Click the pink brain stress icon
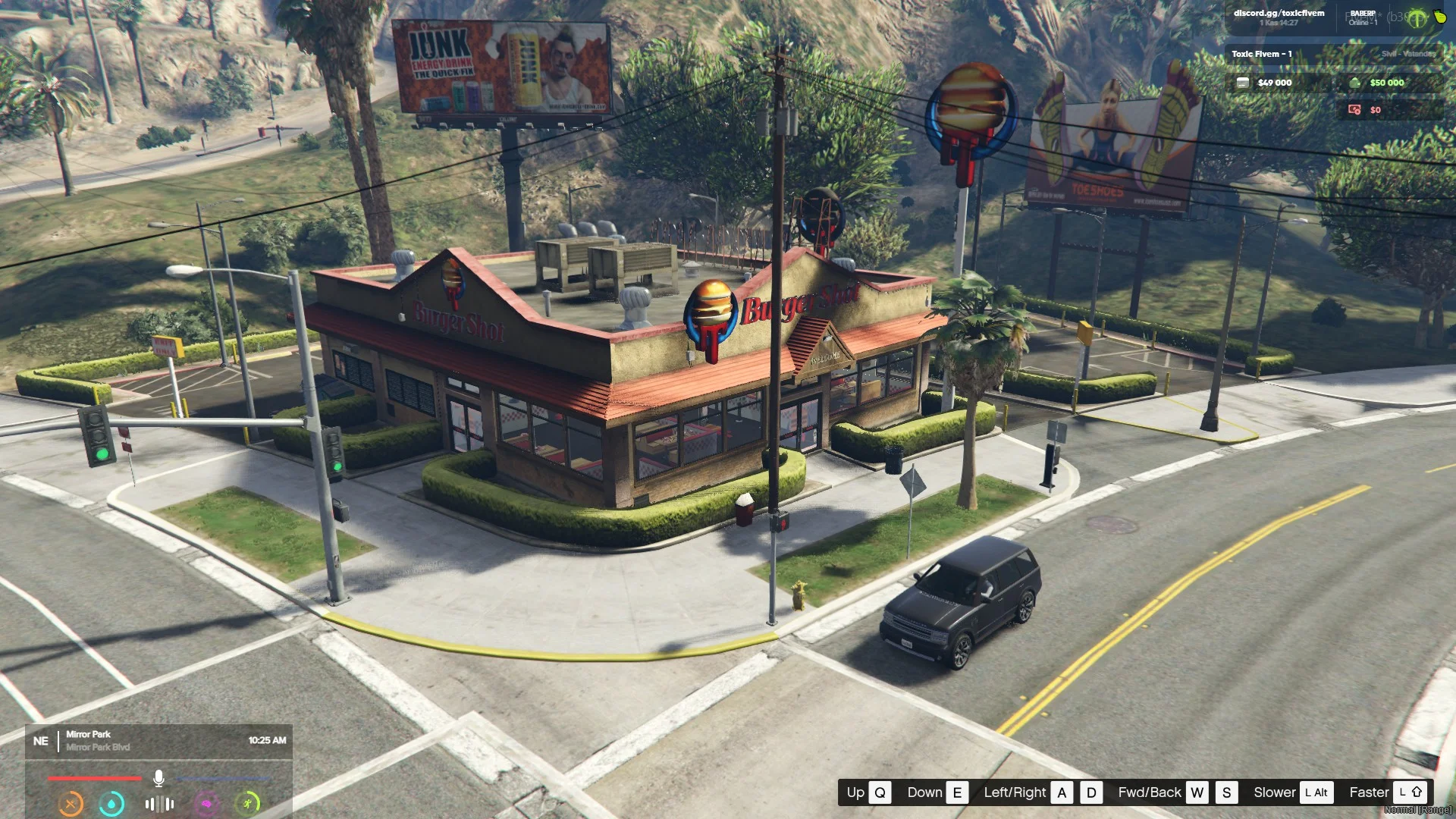The height and width of the screenshot is (819, 1456). pyautogui.click(x=206, y=803)
